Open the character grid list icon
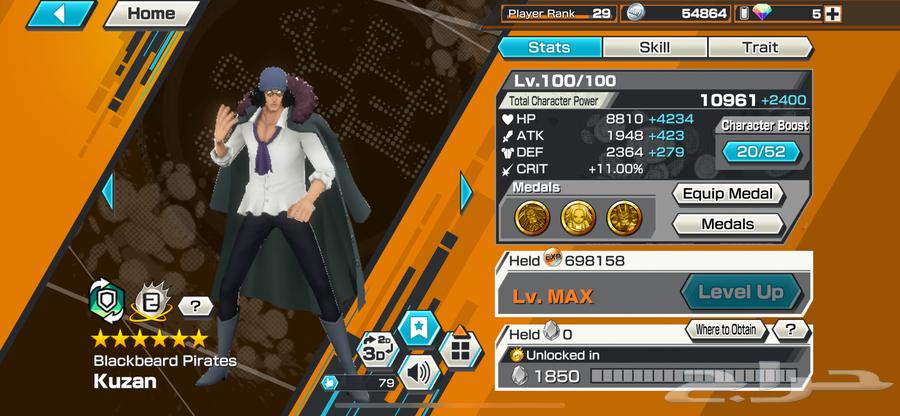Screen dimensions: 900x416 tap(460, 350)
